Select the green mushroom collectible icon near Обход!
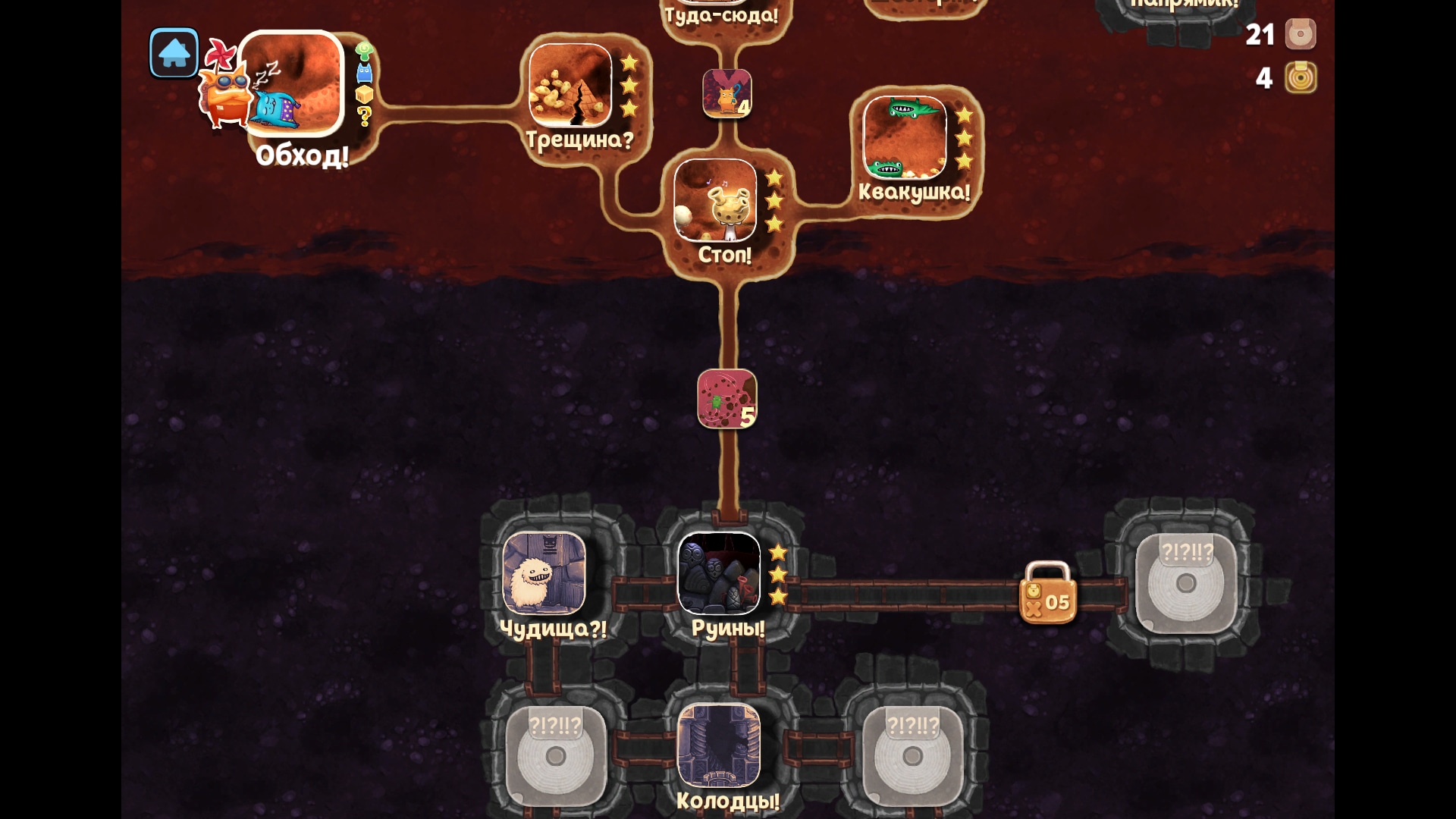 point(364,52)
